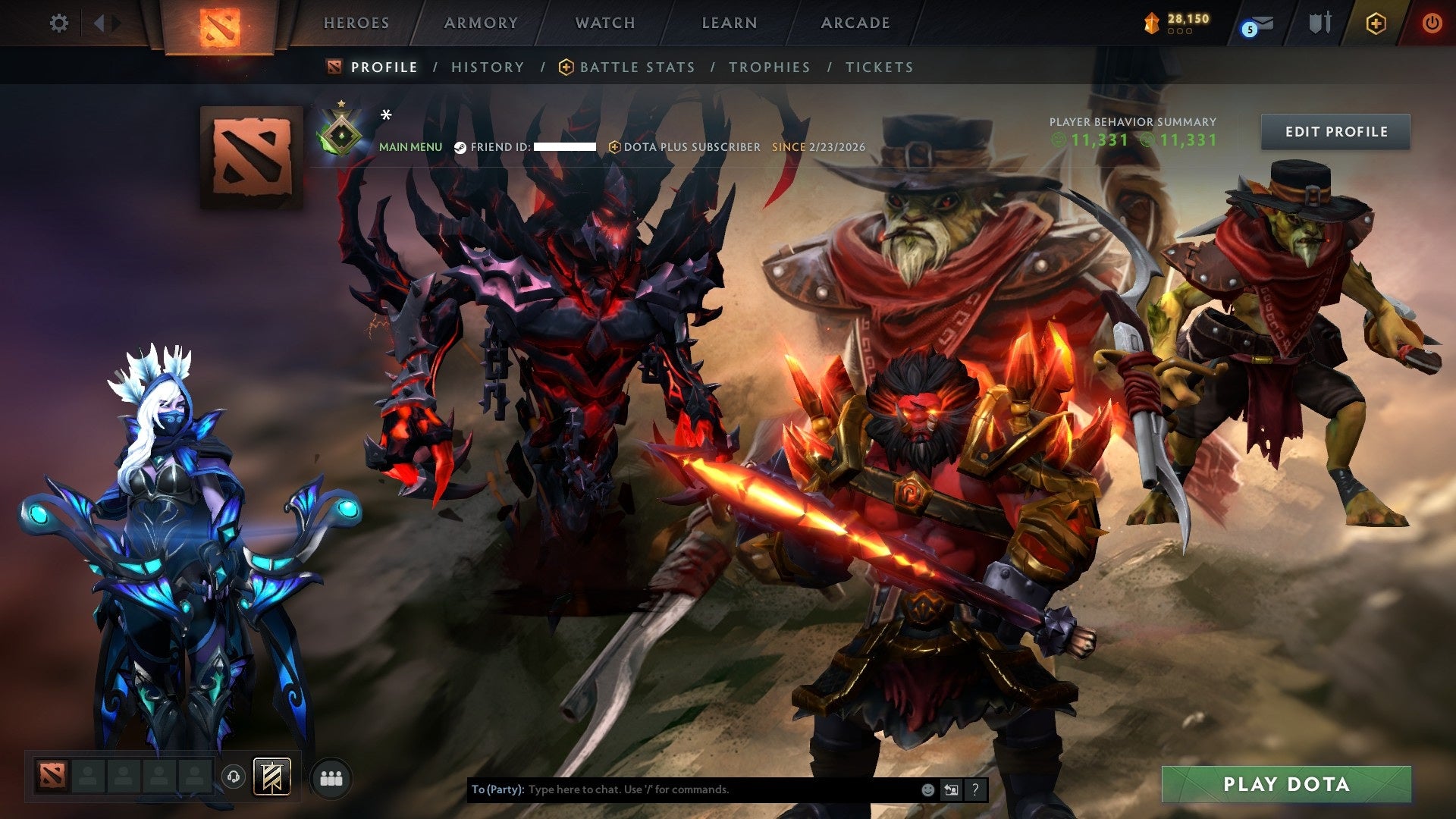Open the friends list people icon
Screen dimensions: 1456x819
pos(331,778)
